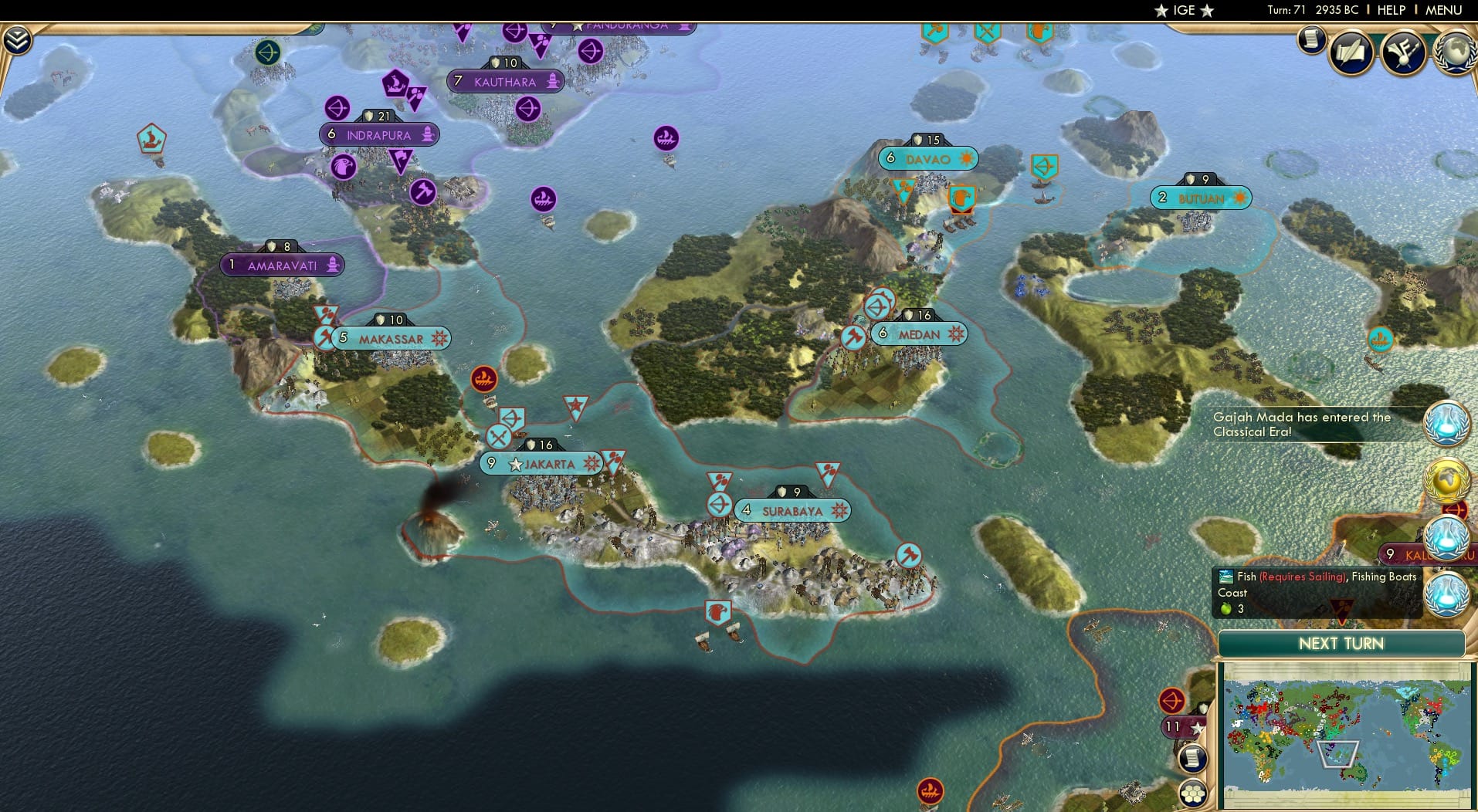Select the Davao city banner

(x=929, y=158)
